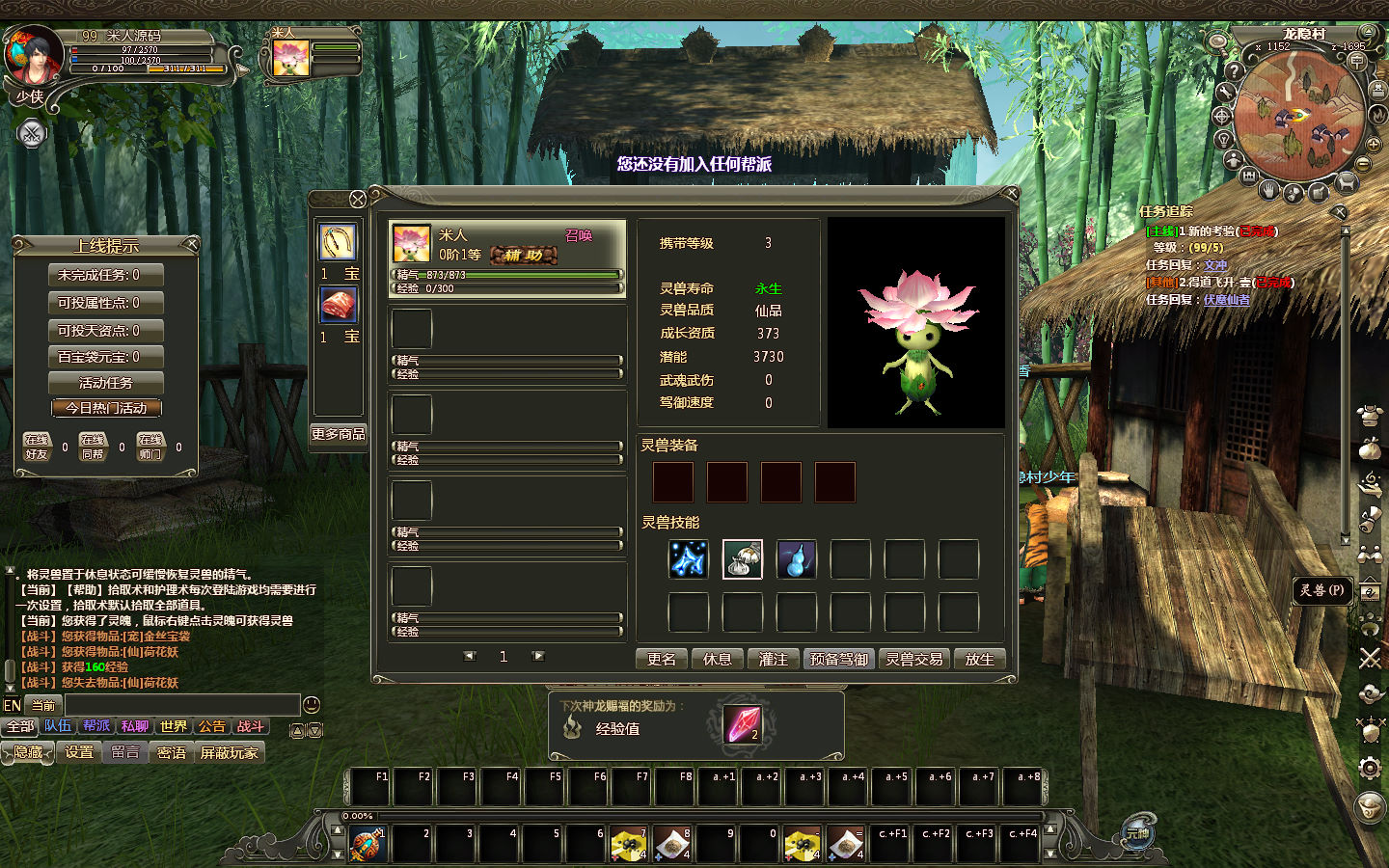Click the 放生 release button
This screenshot has height=868, width=1389.
tap(979, 659)
